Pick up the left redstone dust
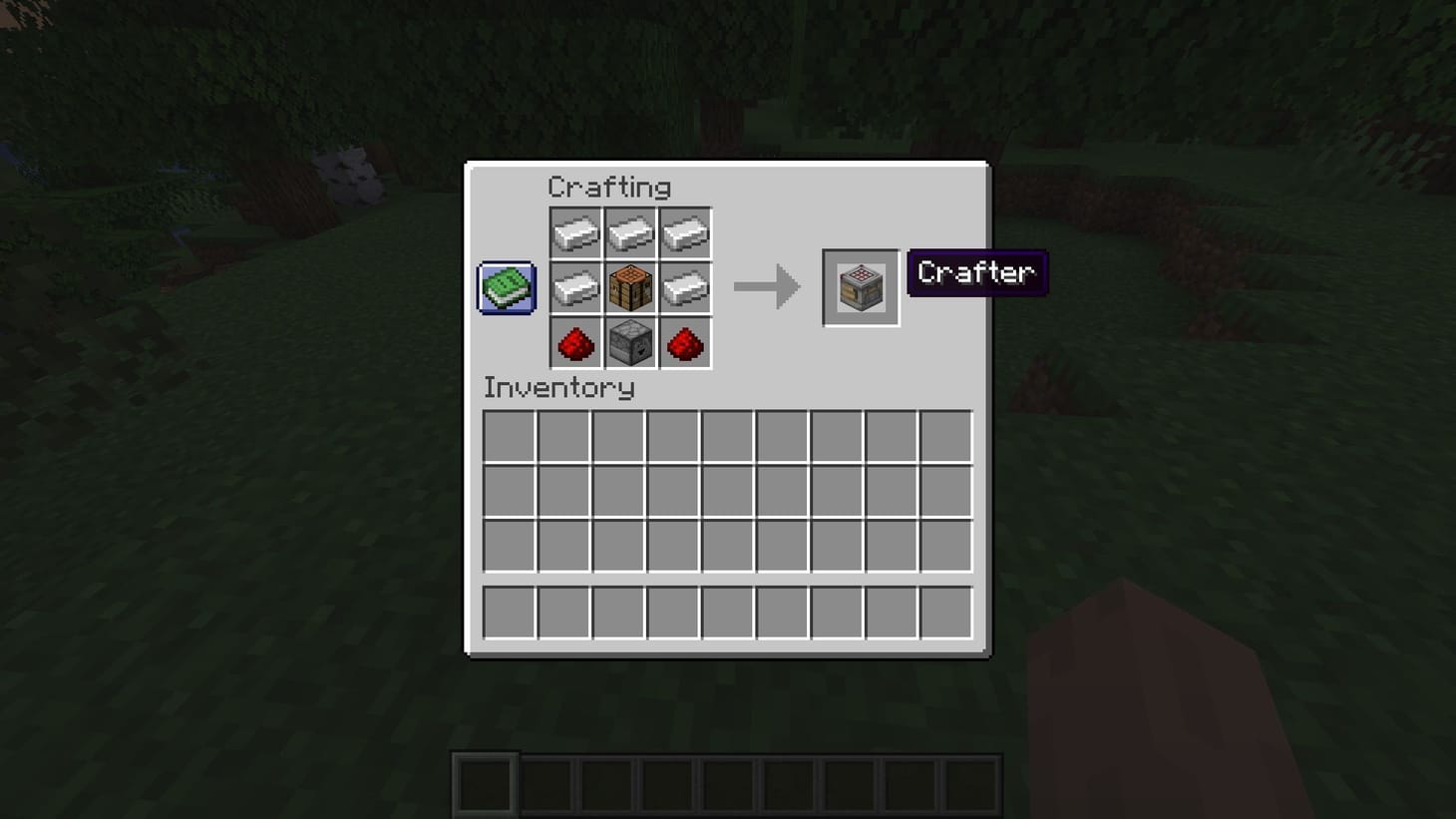The image size is (1456, 819). [575, 344]
